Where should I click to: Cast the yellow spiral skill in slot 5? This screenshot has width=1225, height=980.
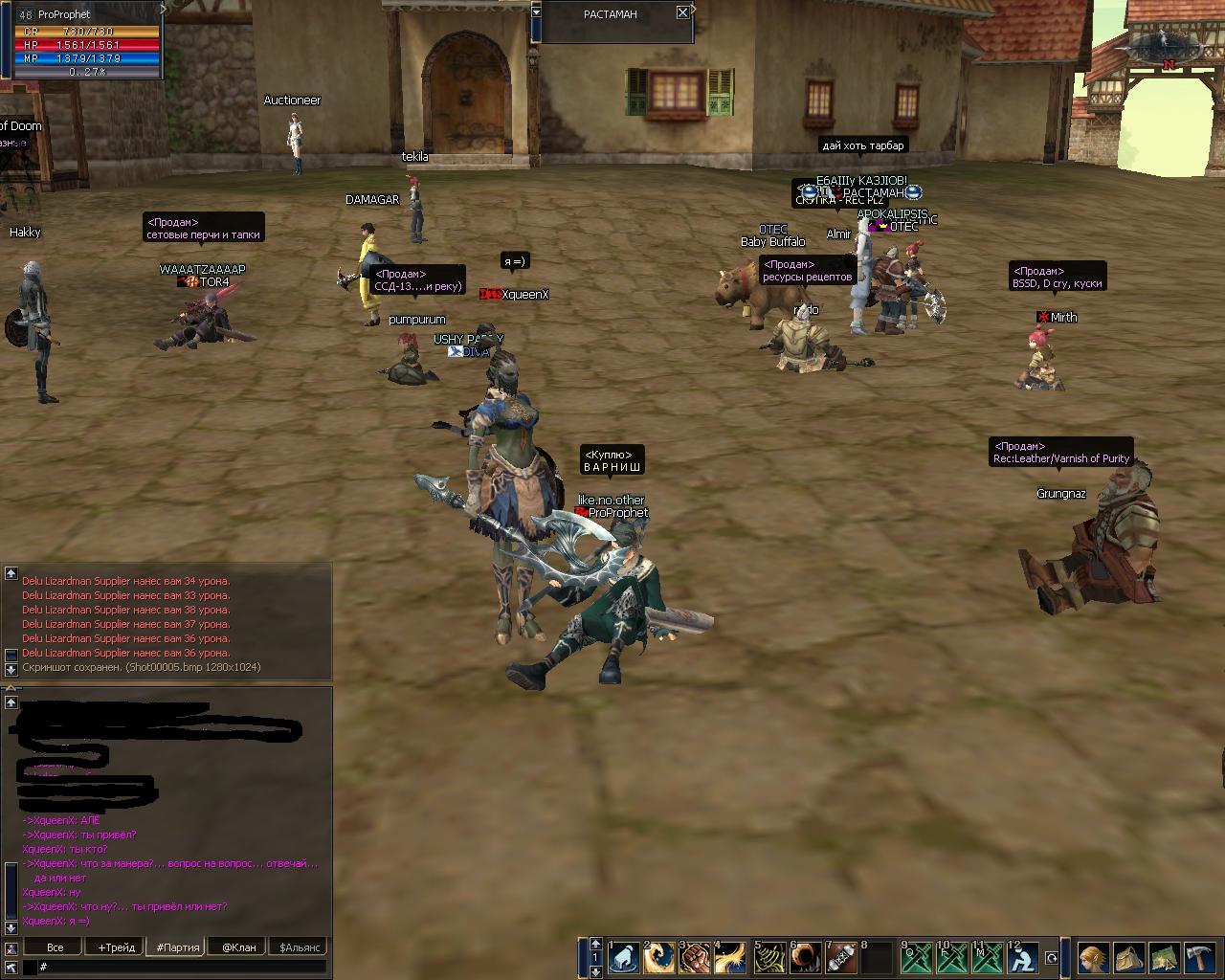coord(770,957)
